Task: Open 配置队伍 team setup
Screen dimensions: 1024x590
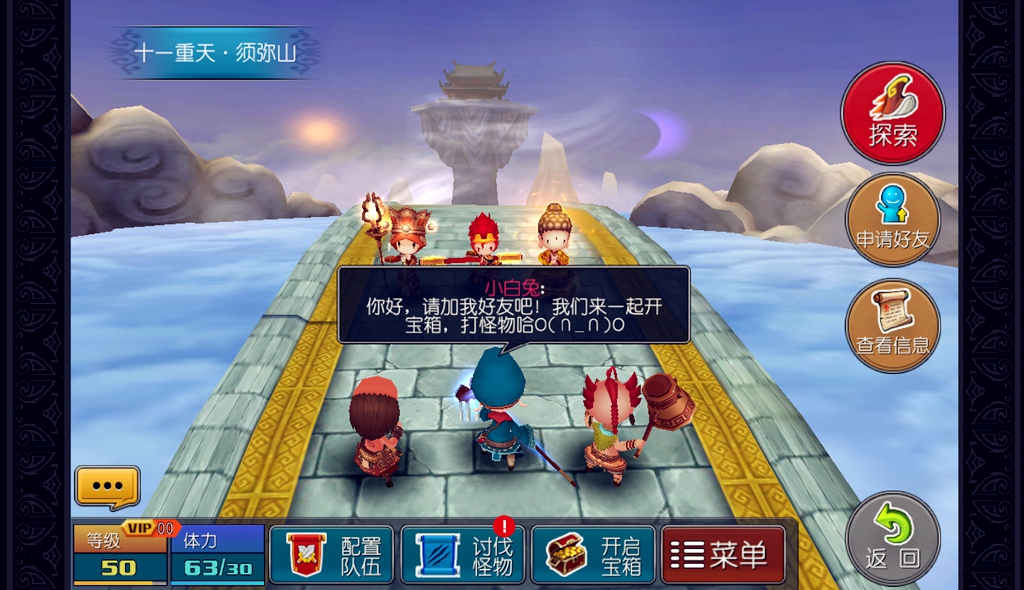Action: pos(332,554)
